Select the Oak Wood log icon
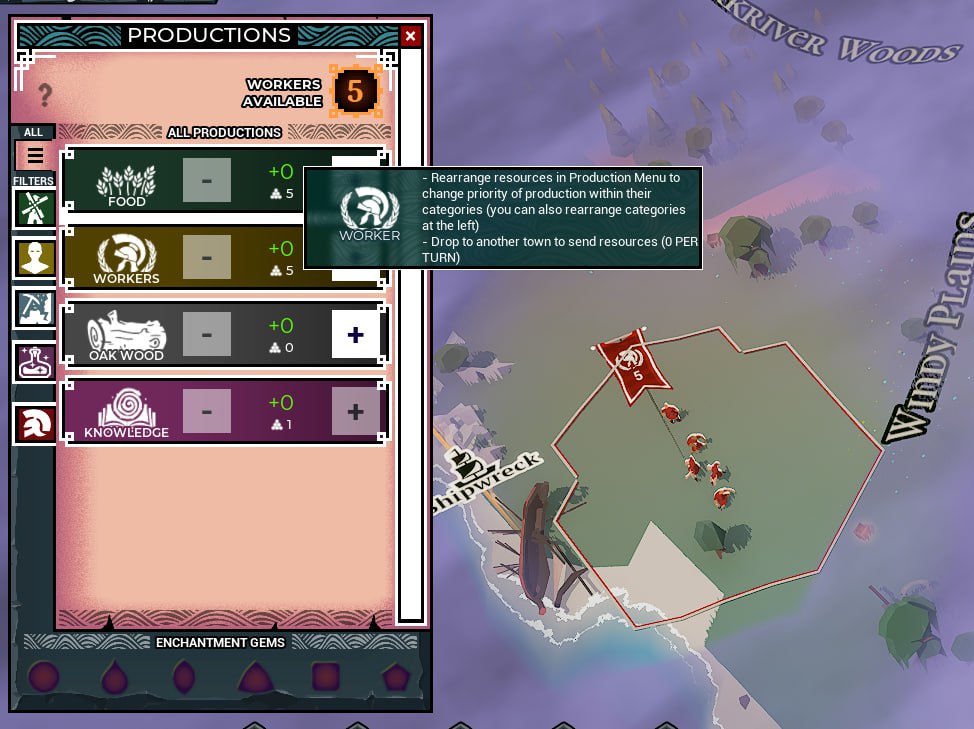The image size is (974, 729). point(126,332)
